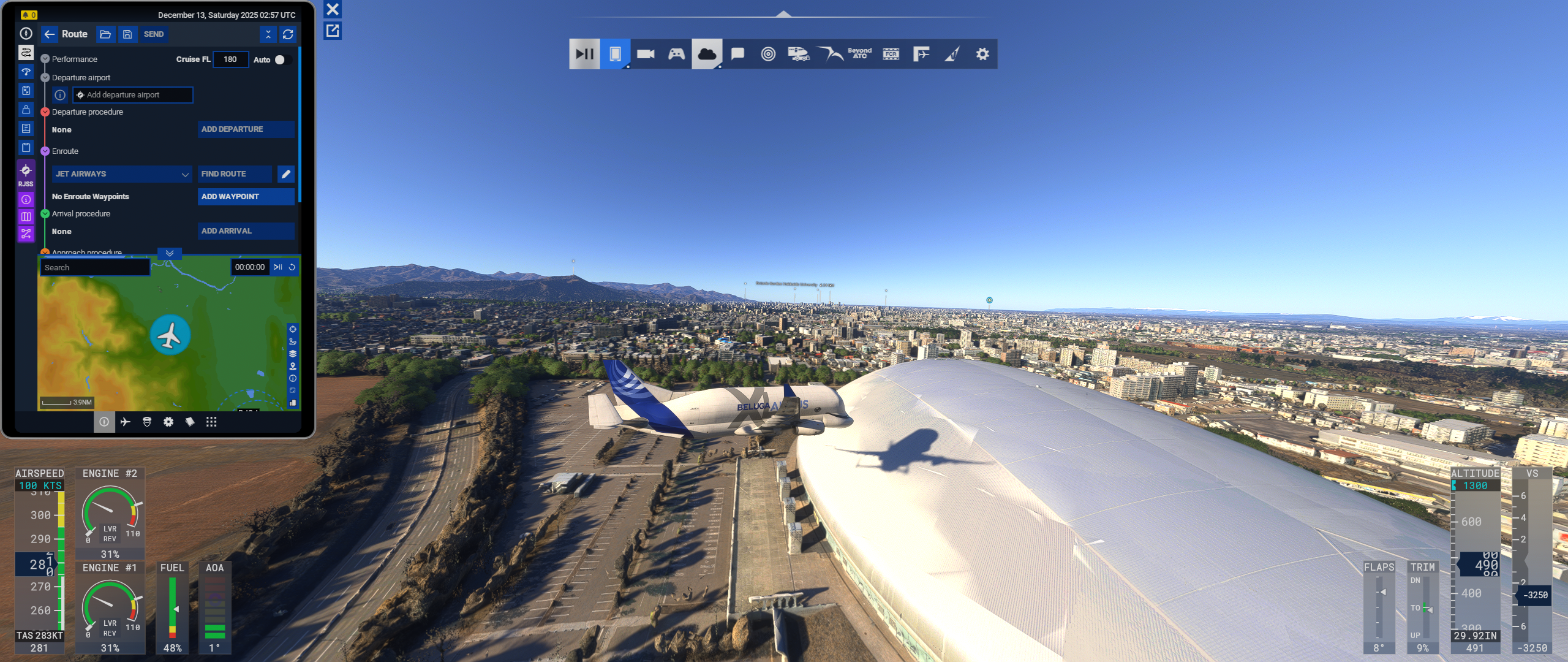Open the camera toolbar item
Image resolution: width=1568 pixels, height=662 pixels.
coord(646,54)
